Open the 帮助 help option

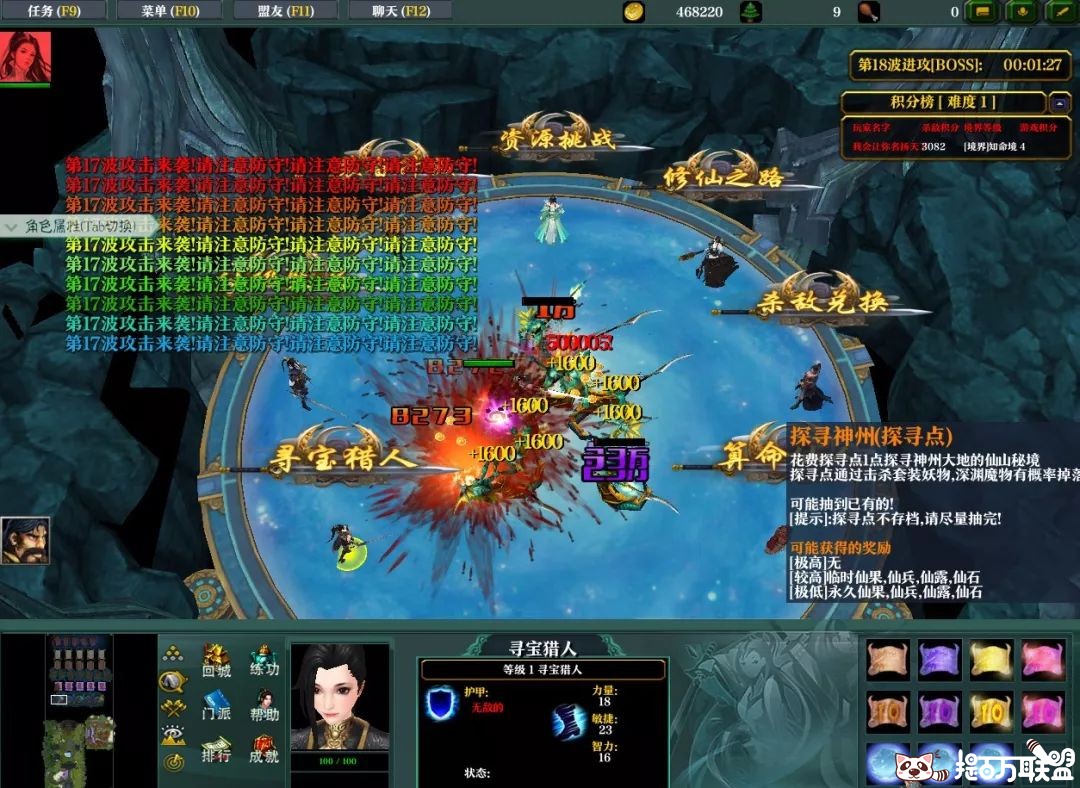coord(264,707)
